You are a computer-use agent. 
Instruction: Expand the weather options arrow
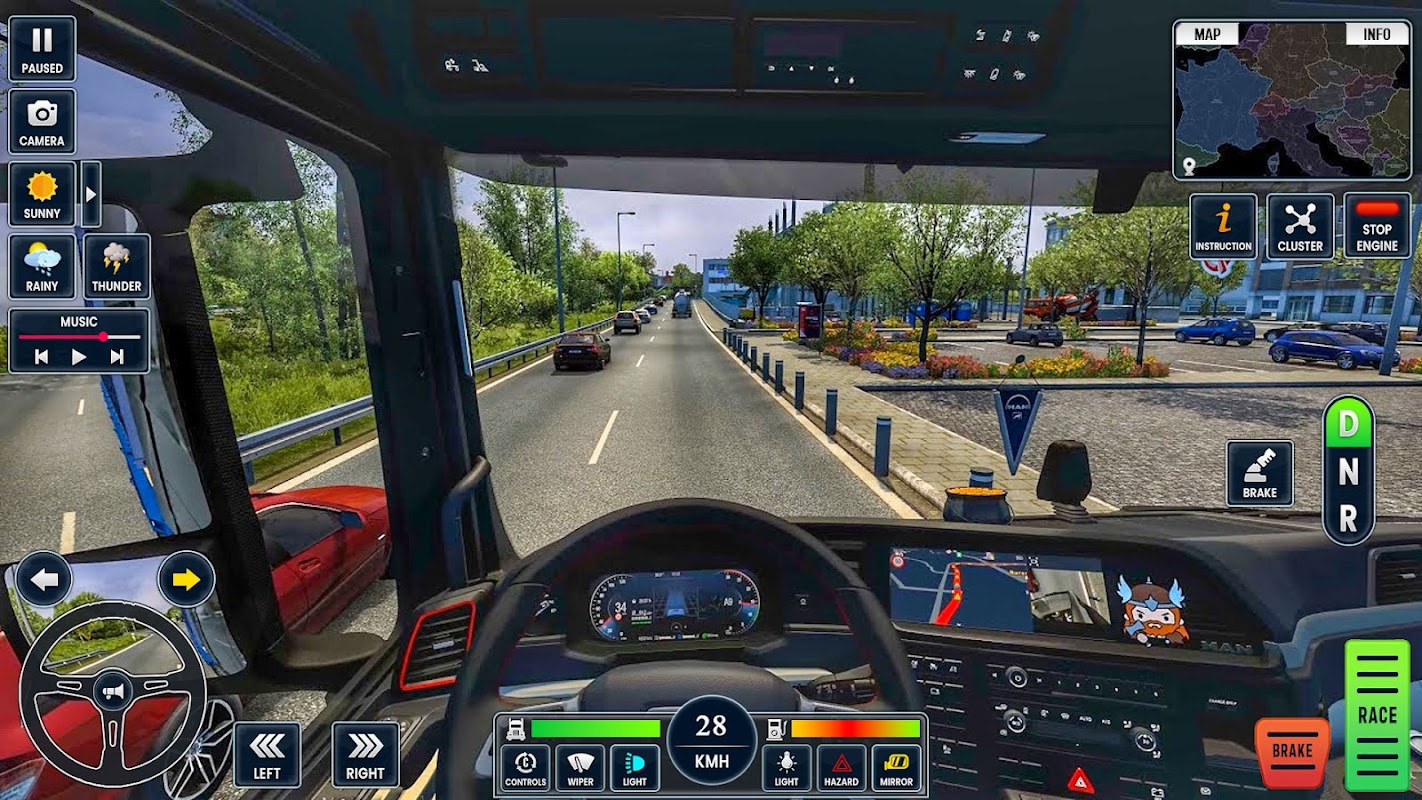coord(90,194)
